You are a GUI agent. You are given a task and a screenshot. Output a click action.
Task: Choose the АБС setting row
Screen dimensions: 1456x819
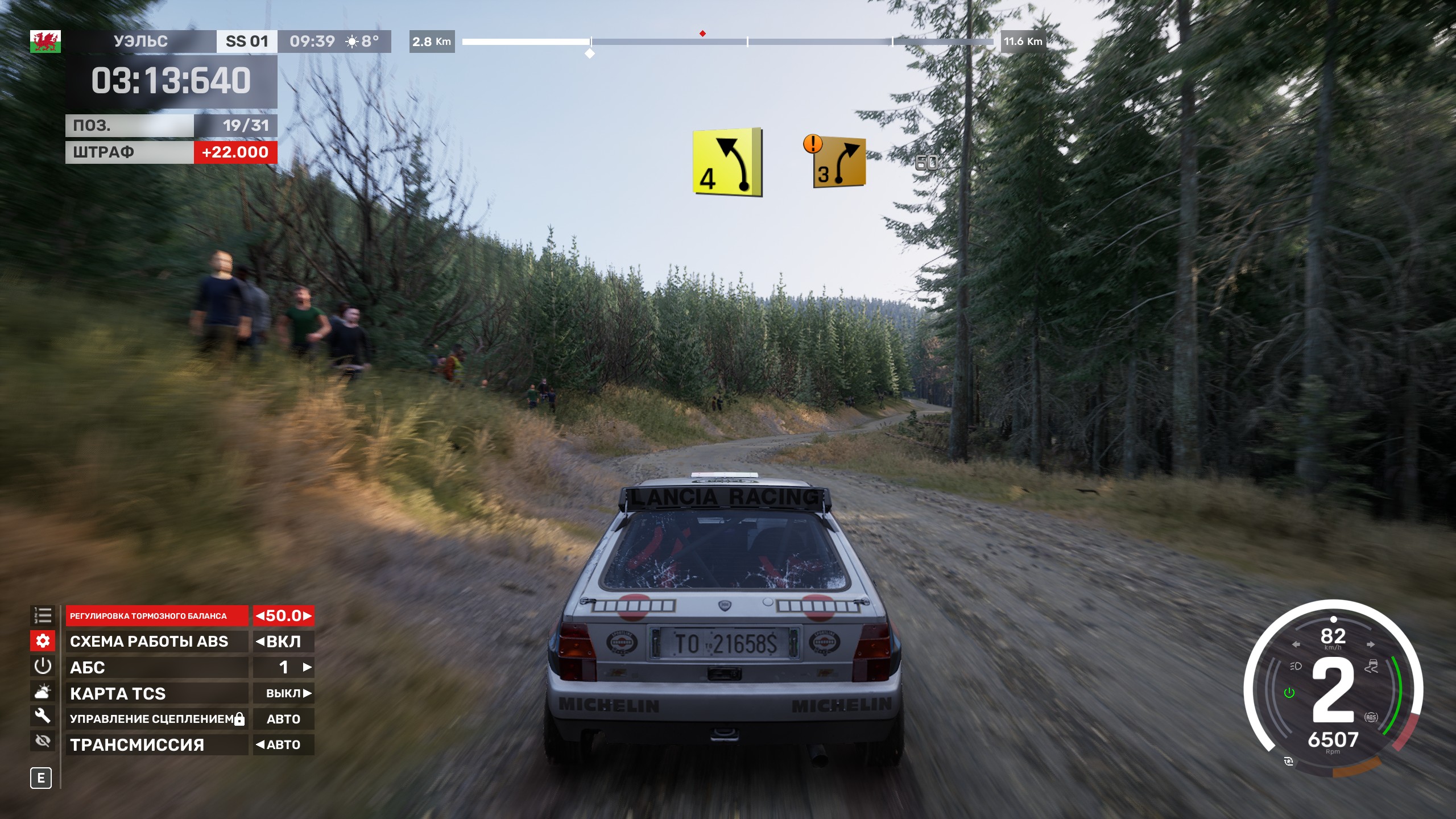[x=156, y=667]
